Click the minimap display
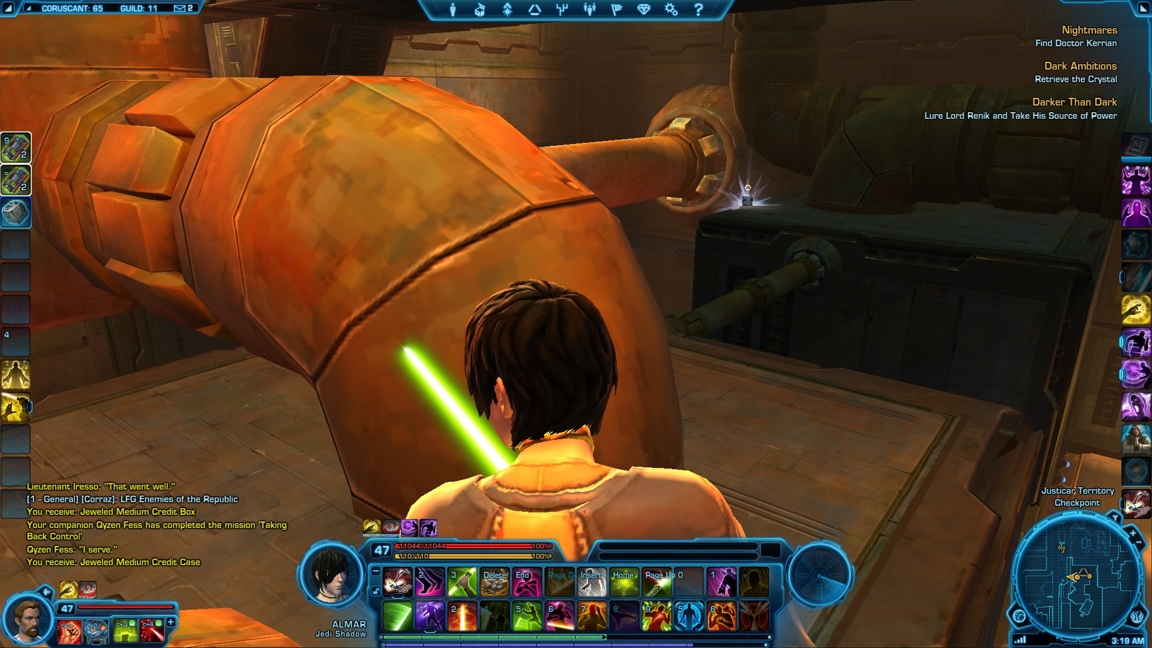Image resolution: width=1152 pixels, height=648 pixels. coord(1076,578)
